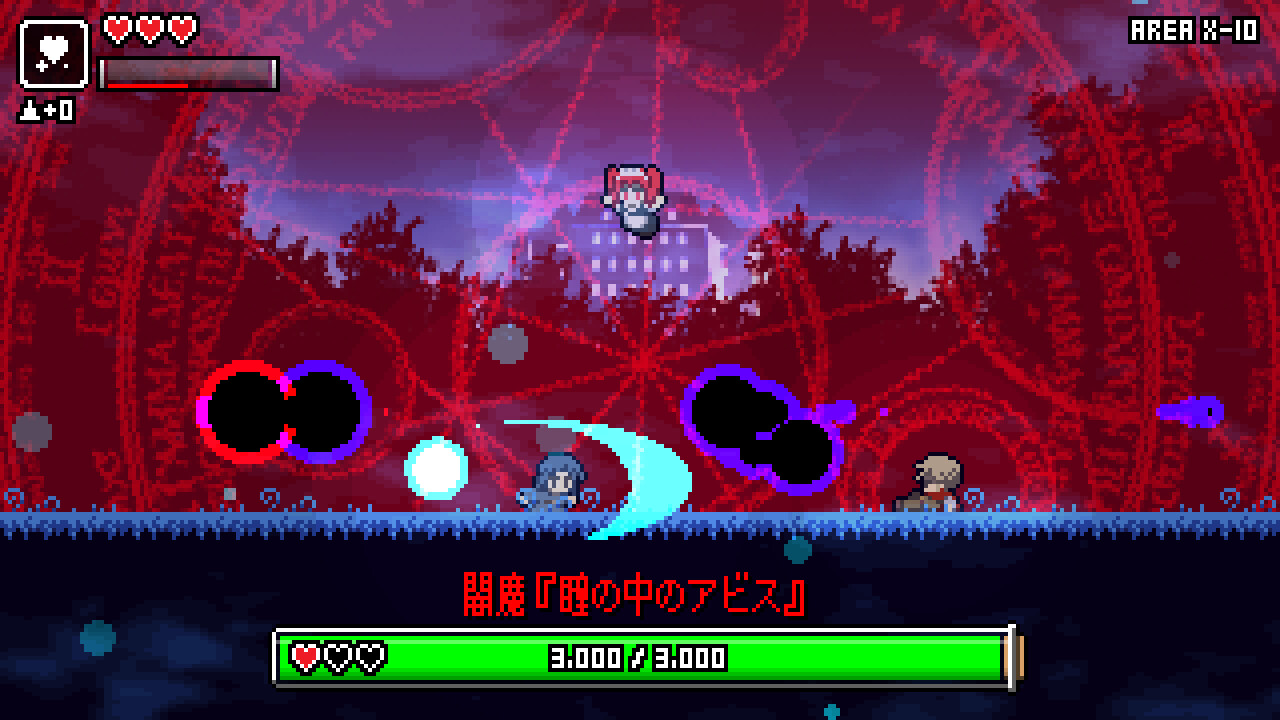Image resolution: width=1280 pixels, height=720 pixels.
Task: Select the boss name text in Japanese
Action: 636,593
